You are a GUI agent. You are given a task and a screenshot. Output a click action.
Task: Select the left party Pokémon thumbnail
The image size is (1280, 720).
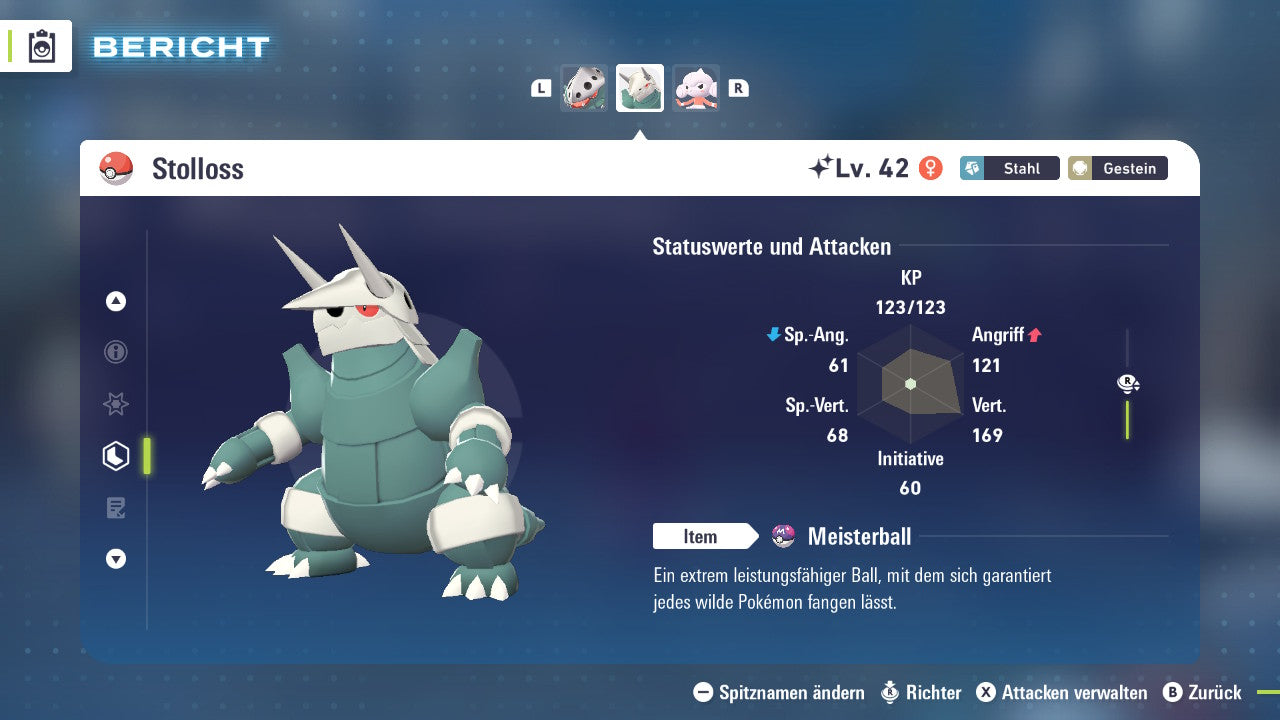583,88
